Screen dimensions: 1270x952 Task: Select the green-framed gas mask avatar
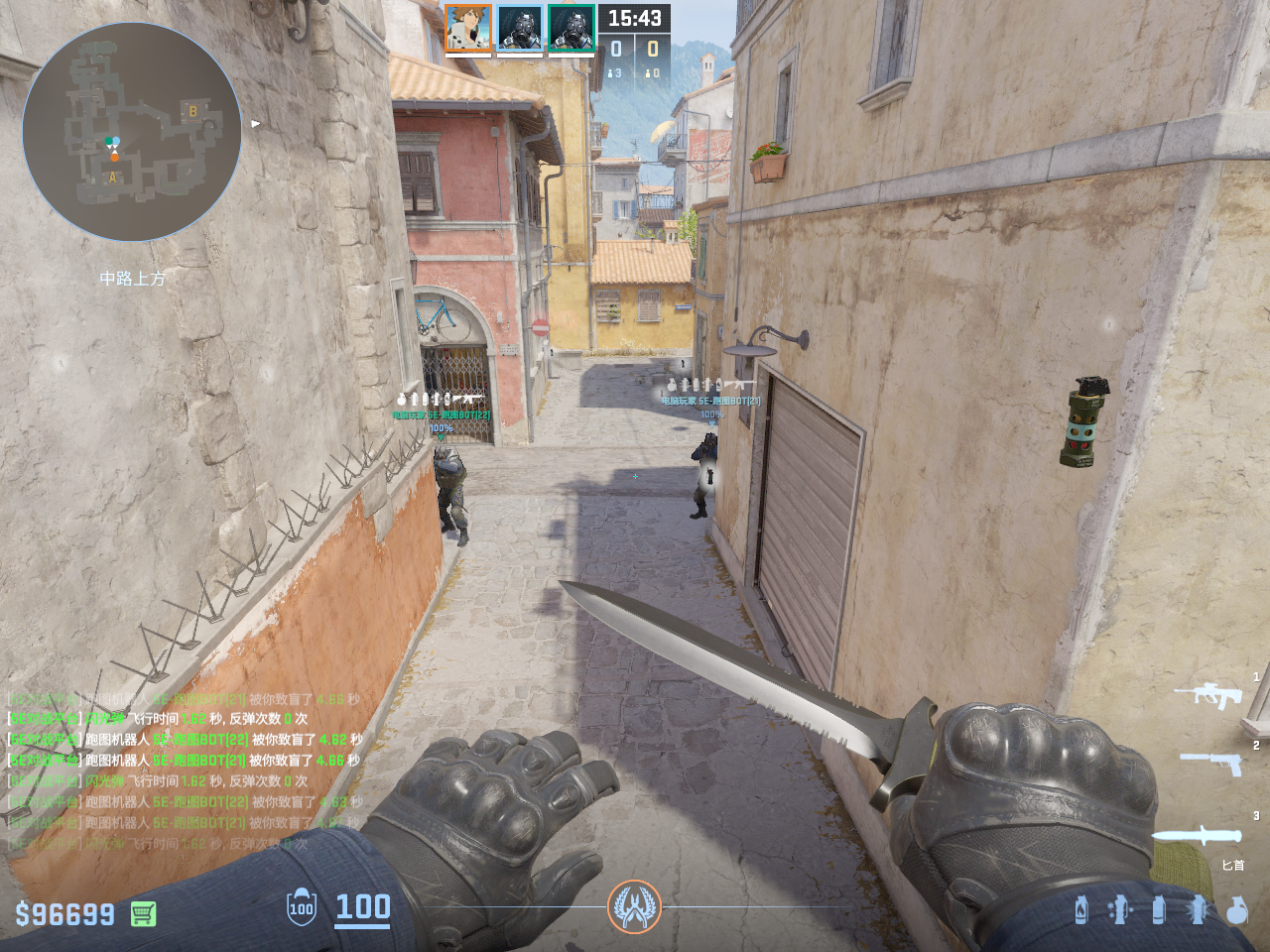pyautogui.click(x=571, y=28)
